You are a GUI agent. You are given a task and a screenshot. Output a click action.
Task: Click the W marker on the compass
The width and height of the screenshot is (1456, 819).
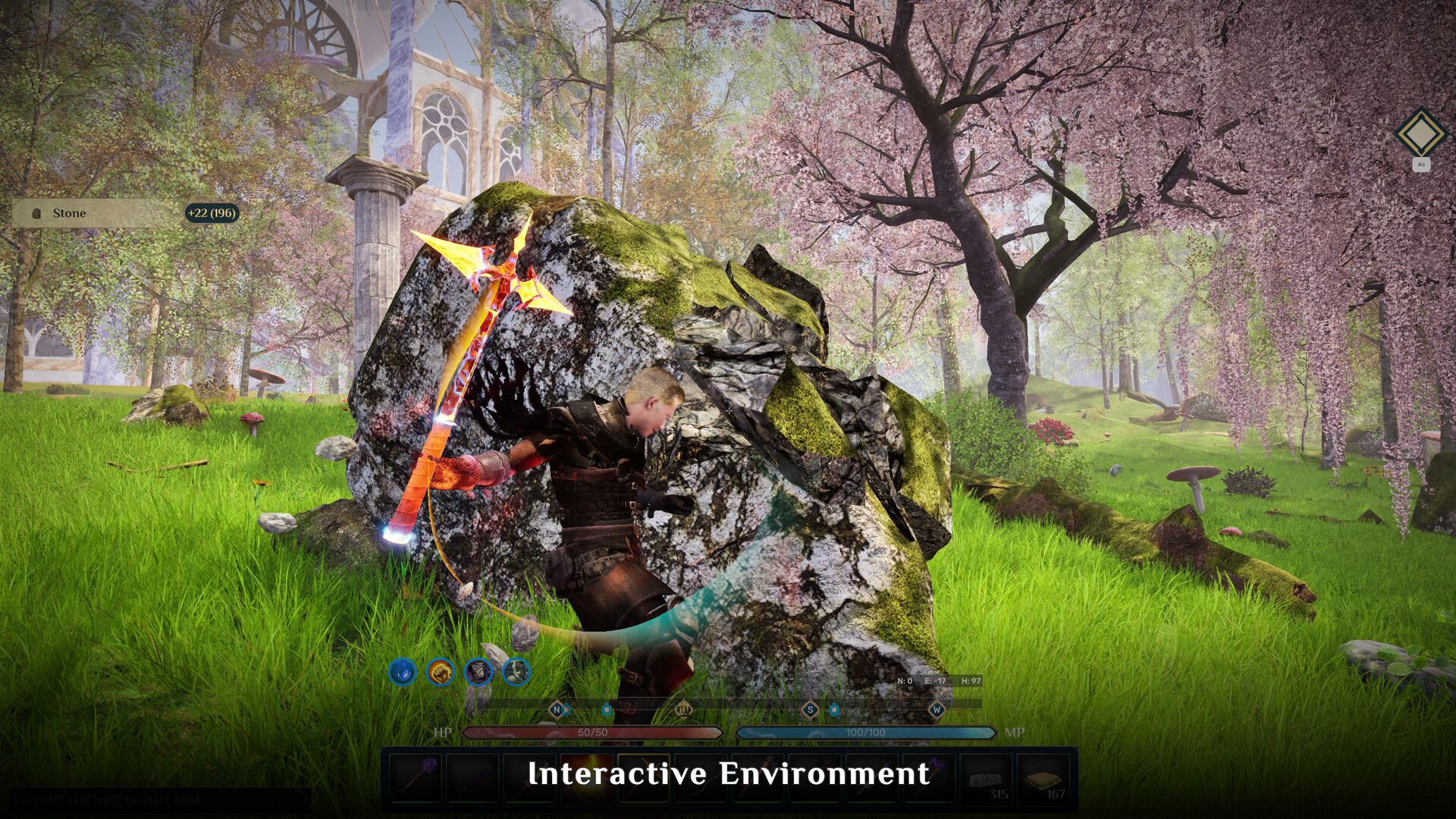click(937, 708)
